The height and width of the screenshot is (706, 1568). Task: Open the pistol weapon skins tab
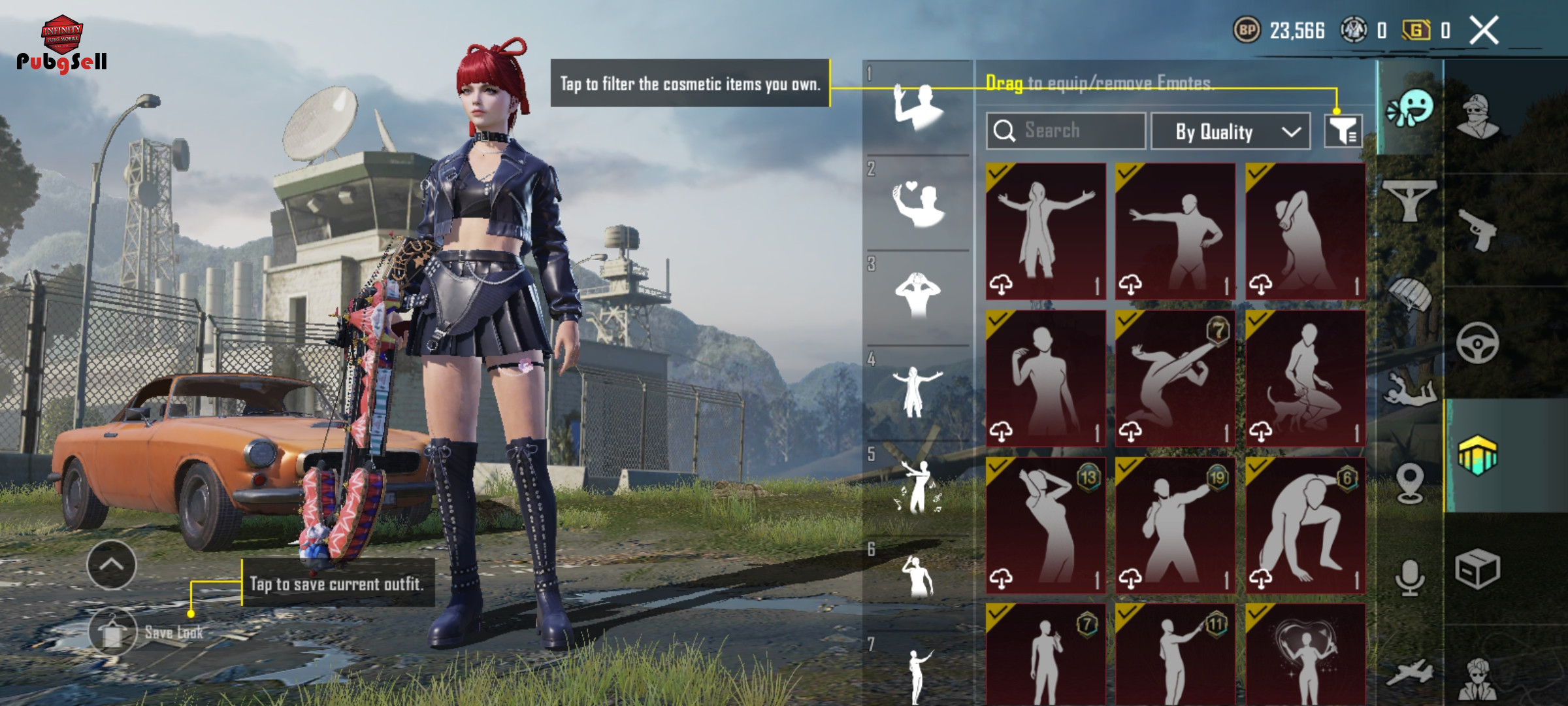(x=1478, y=229)
